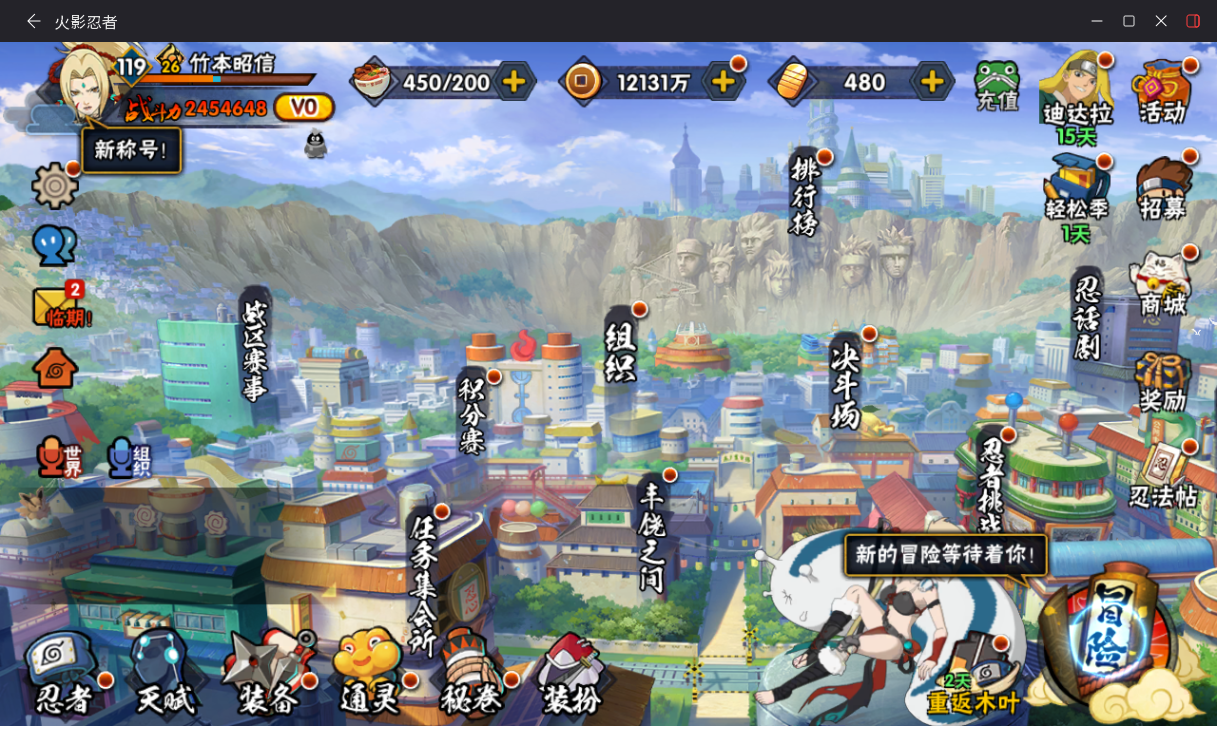Open the 充值 recharge frog icon
Viewport: 1217px width, 730px height.
[996, 85]
